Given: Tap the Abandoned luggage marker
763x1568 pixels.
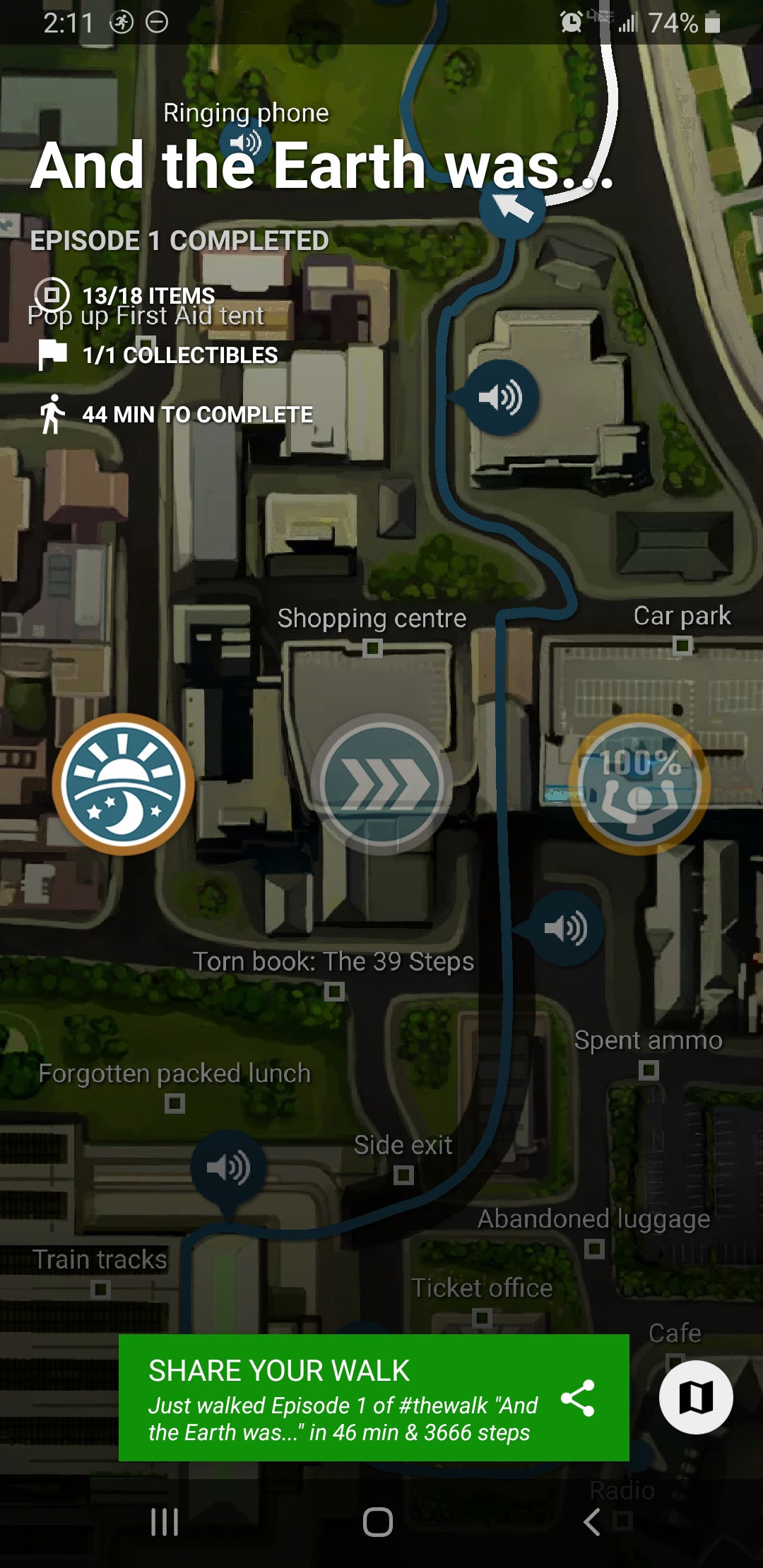Looking at the screenshot, I should click(594, 1249).
